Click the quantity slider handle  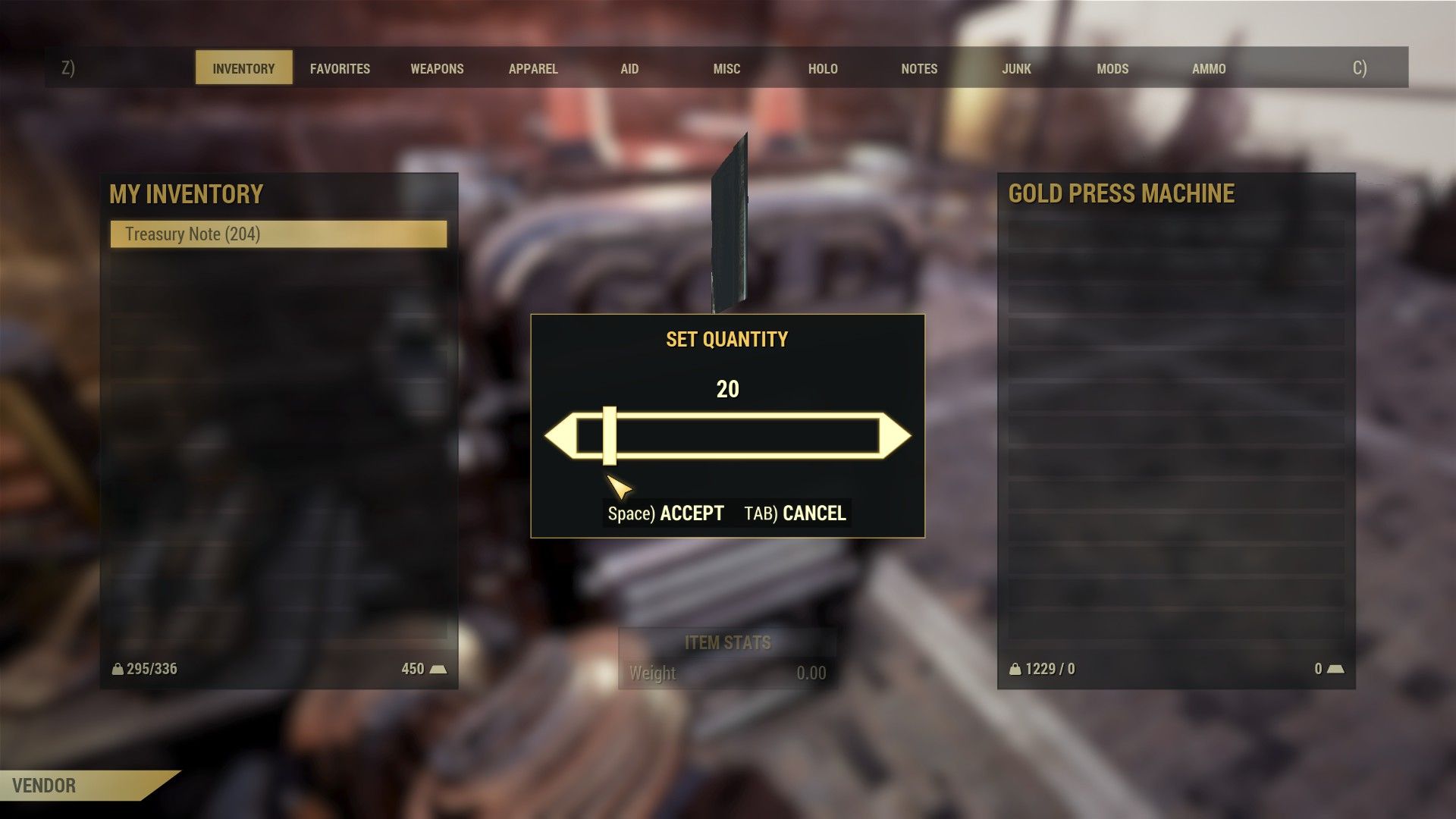[610, 436]
